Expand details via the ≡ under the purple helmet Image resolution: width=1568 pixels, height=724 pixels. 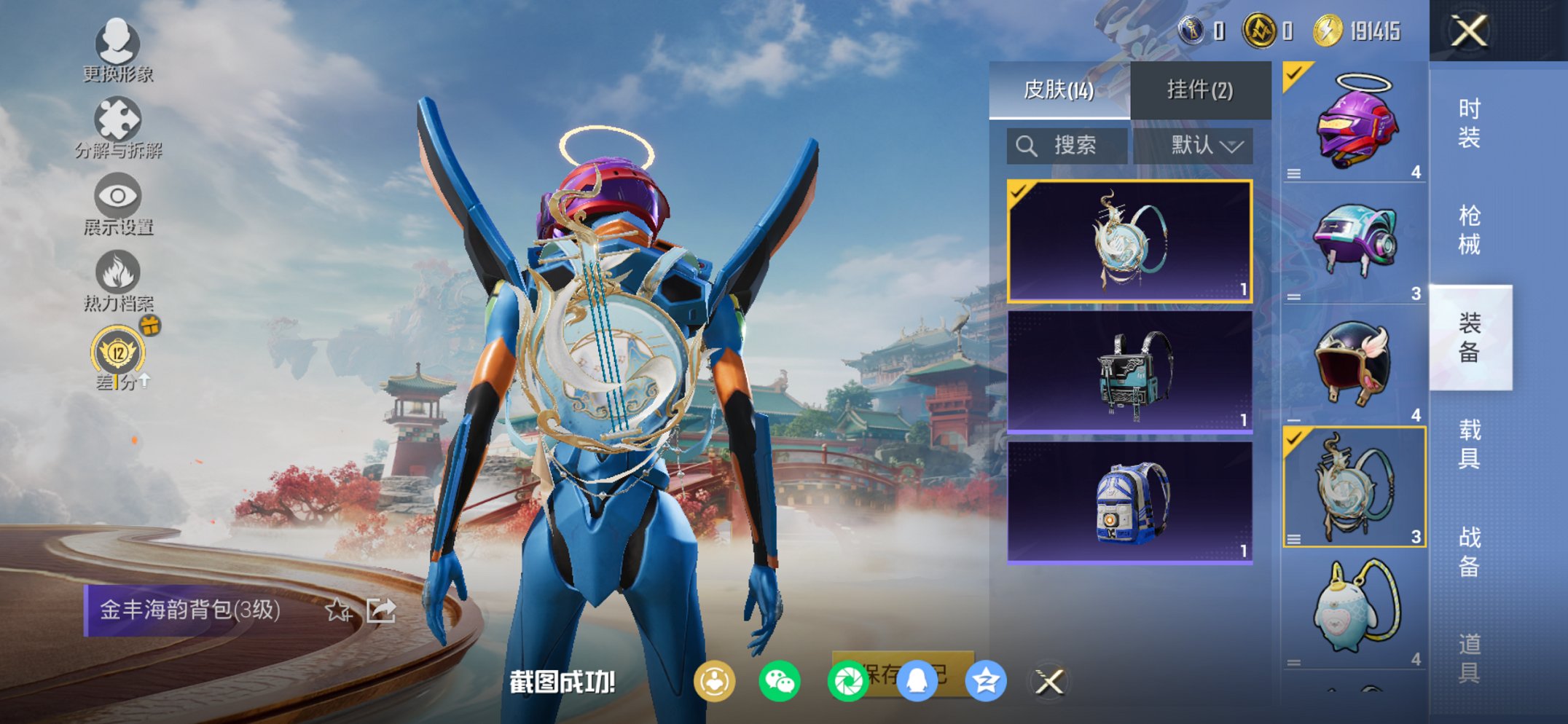(1294, 174)
